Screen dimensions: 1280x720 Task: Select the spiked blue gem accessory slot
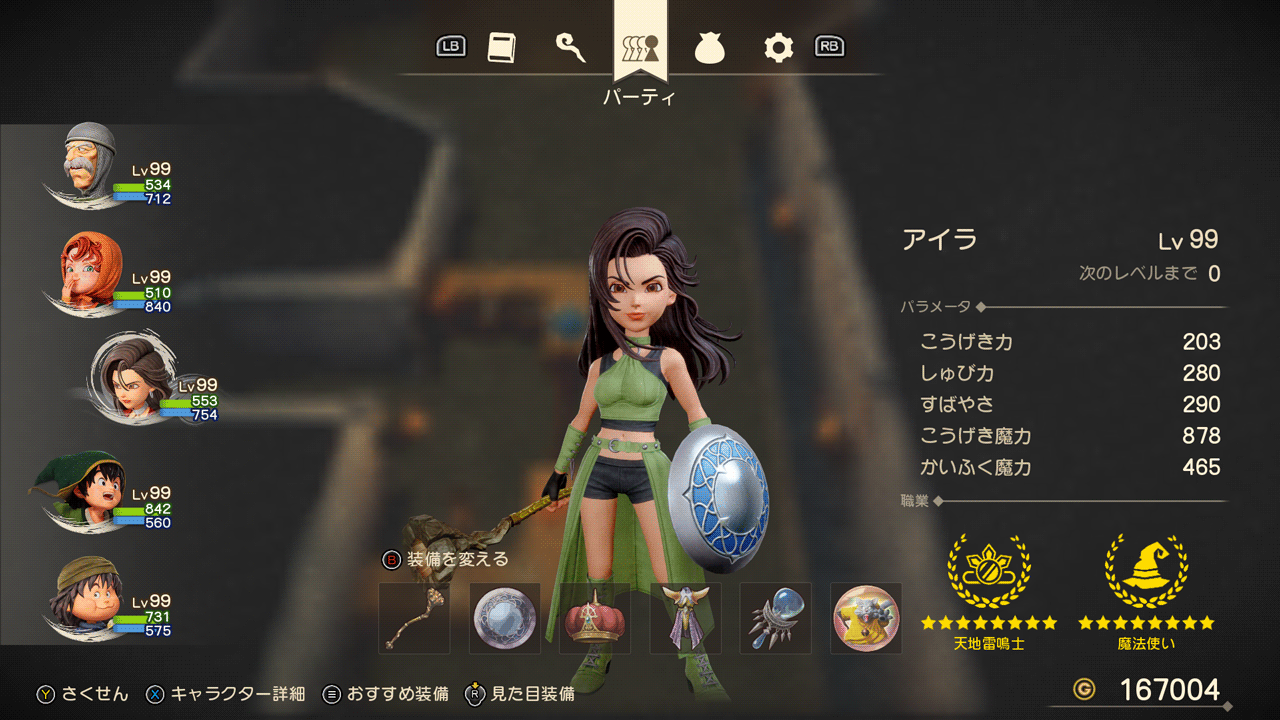(776, 618)
